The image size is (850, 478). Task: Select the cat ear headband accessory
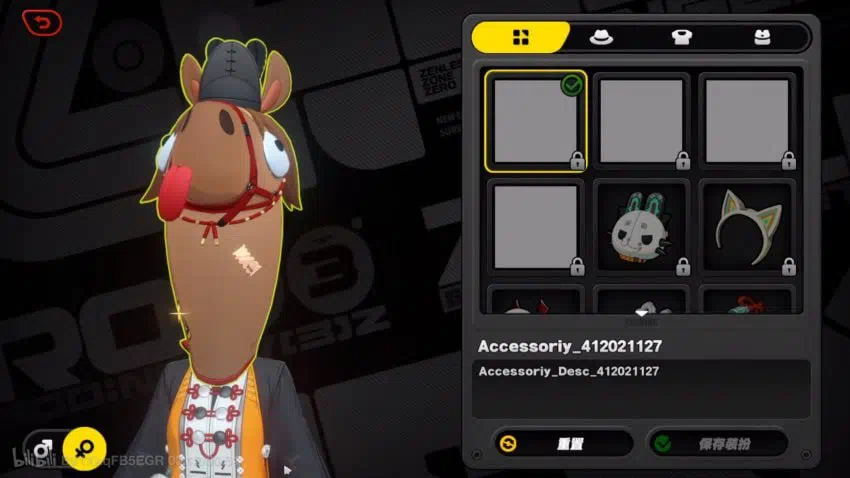point(747,227)
